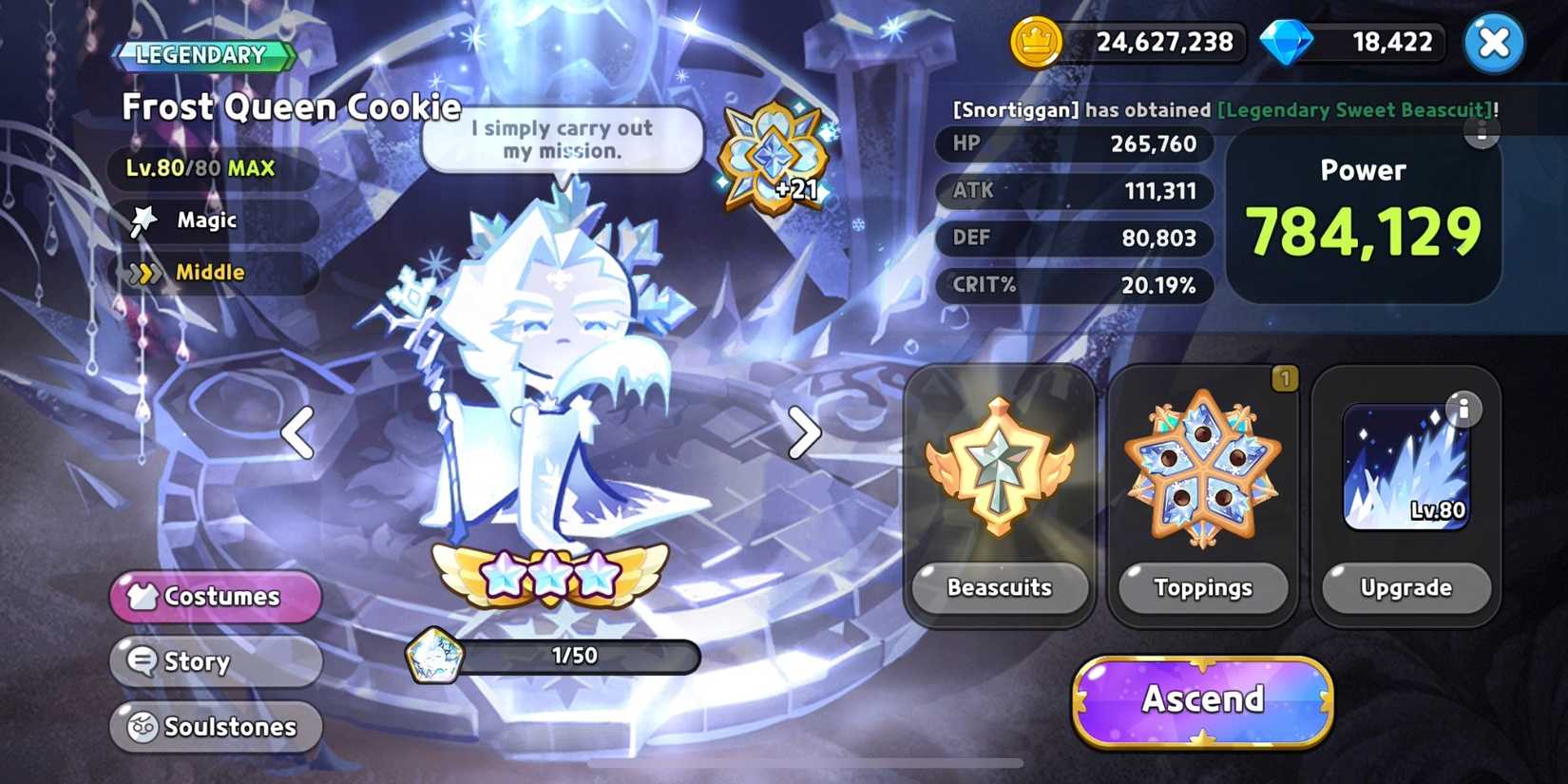Expand the next cookie with right arrow
Screen dimensions: 1568x784
tap(803, 433)
